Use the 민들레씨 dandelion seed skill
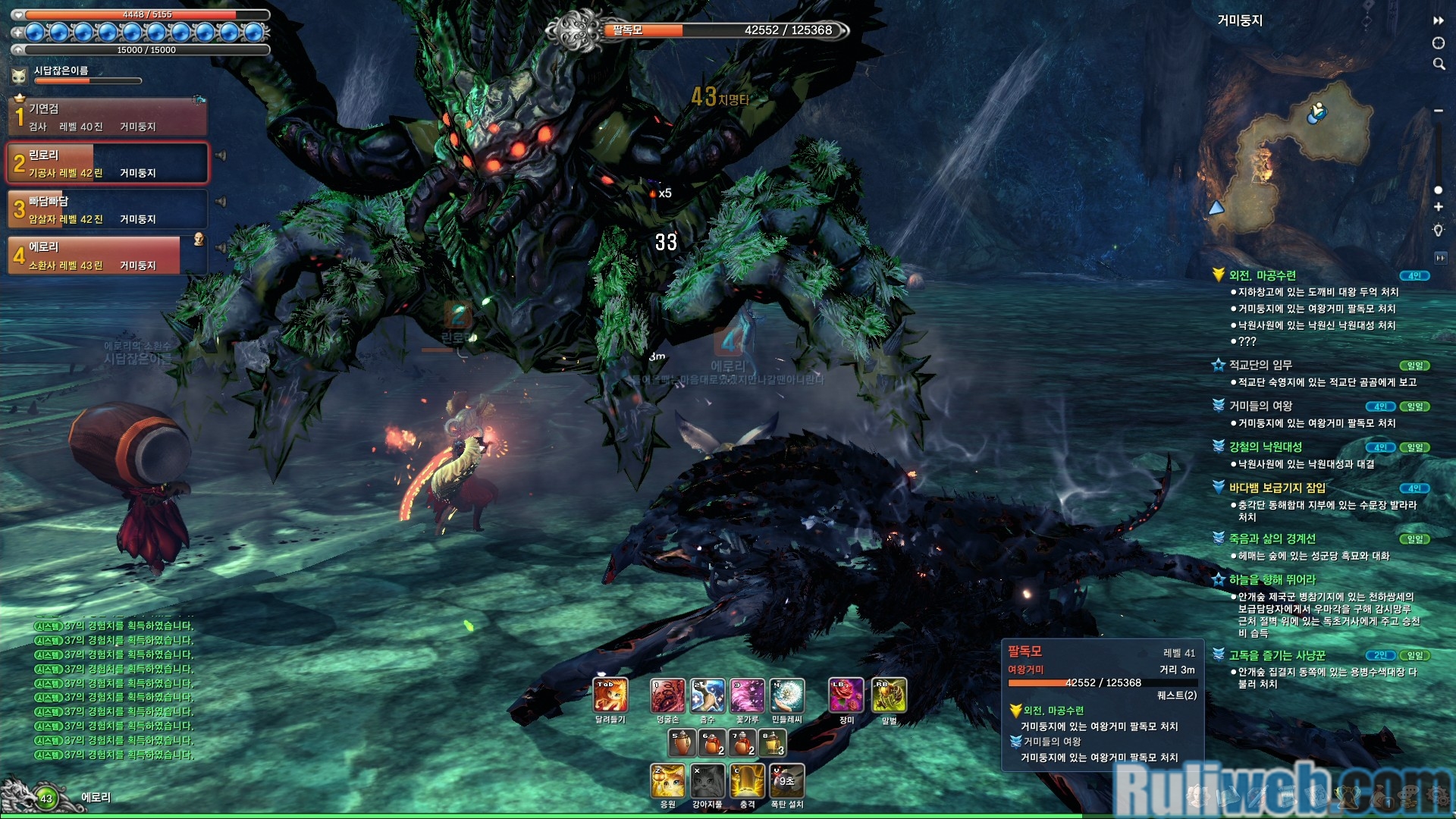Screen dimensions: 1456x819 pyautogui.click(x=786, y=695)
